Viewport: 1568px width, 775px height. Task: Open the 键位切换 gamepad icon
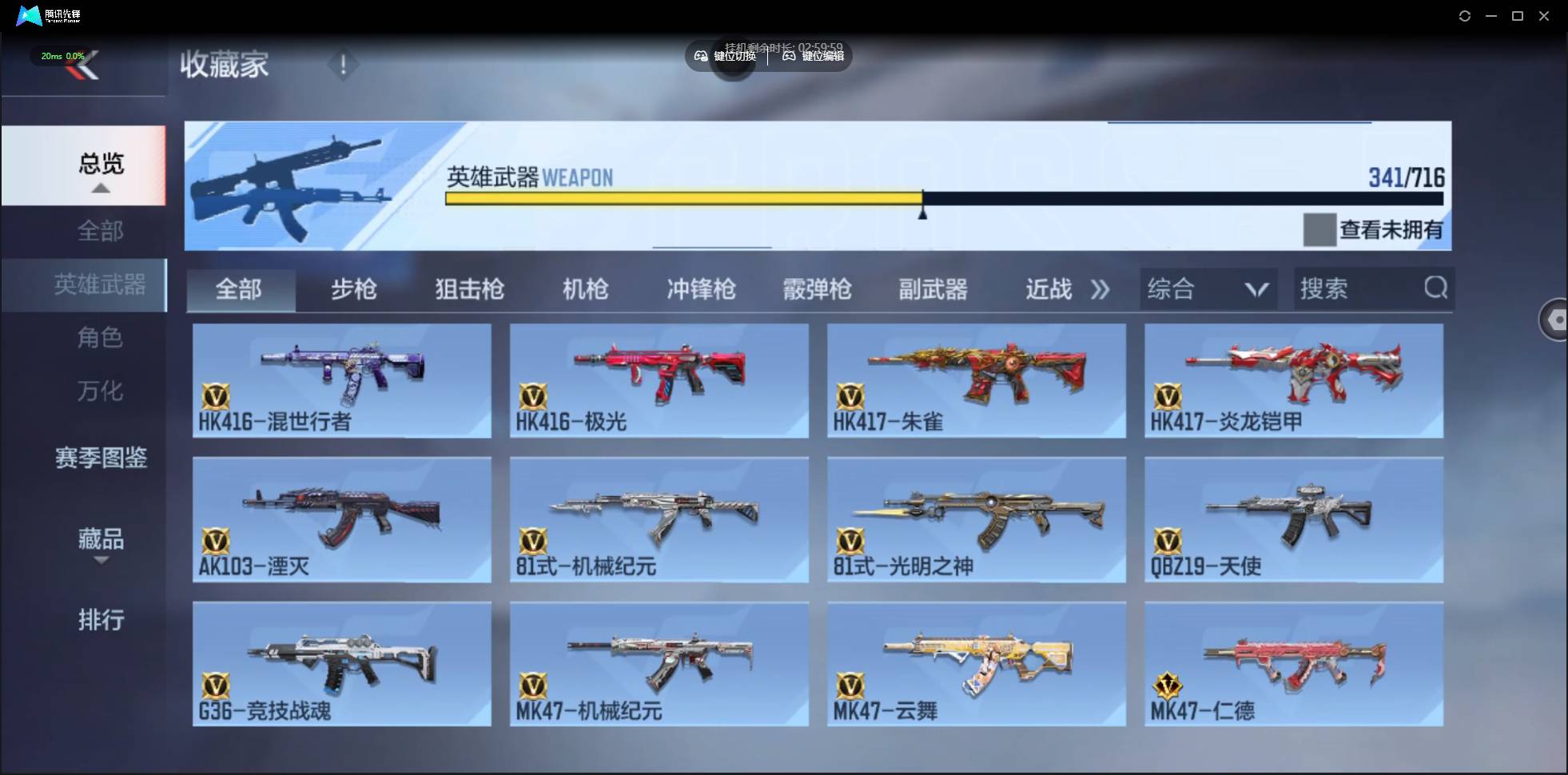coord(699,57)
